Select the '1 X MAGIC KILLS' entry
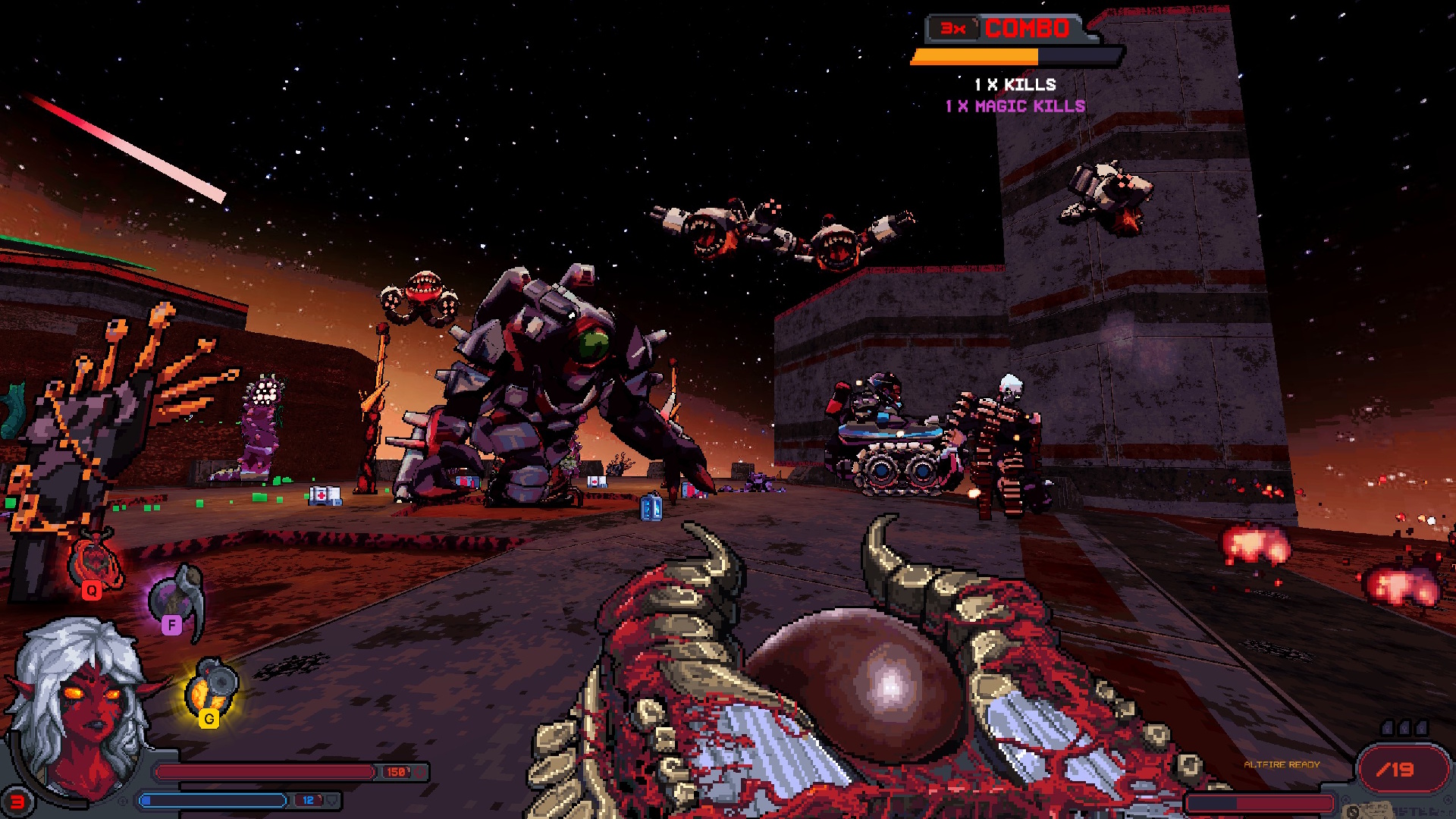Image resolution: width=1456 pixels, height=819 pixels. (1015, 106)
